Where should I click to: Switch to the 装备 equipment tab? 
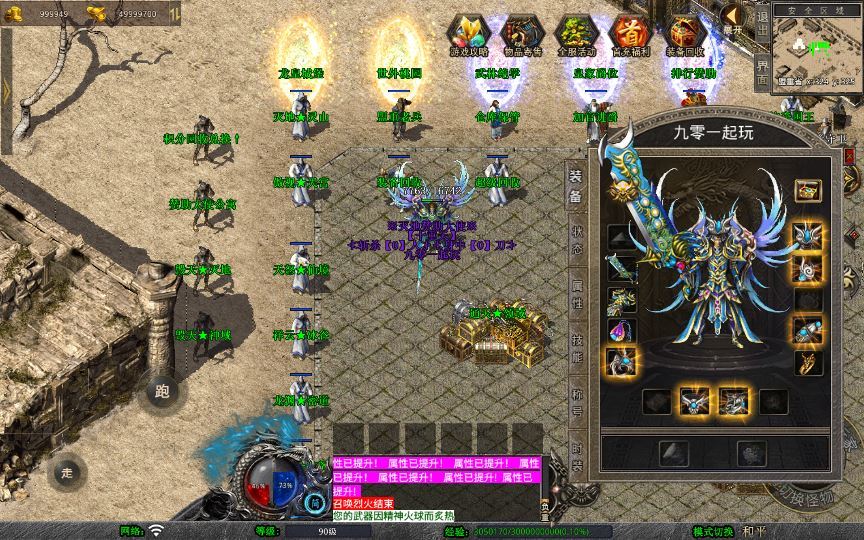(577, 187)
